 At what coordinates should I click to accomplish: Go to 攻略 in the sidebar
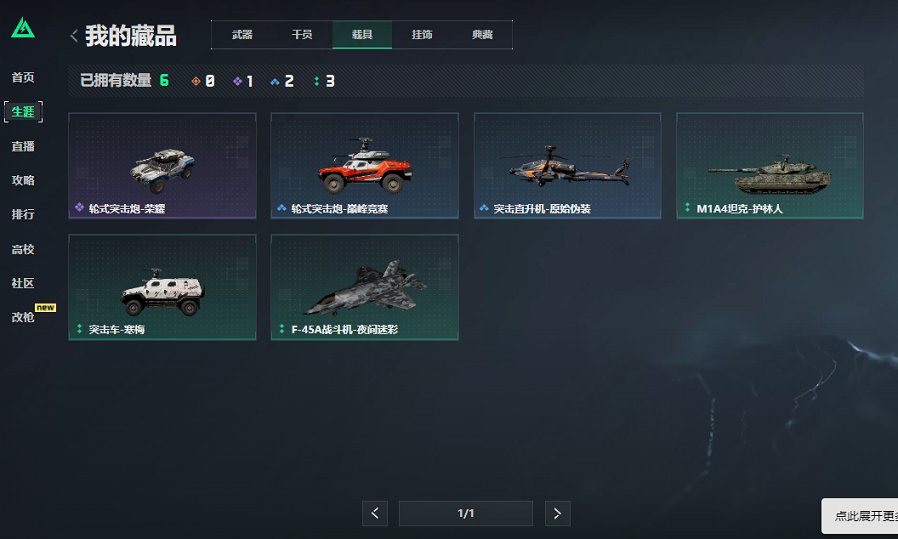coord(23,180)
